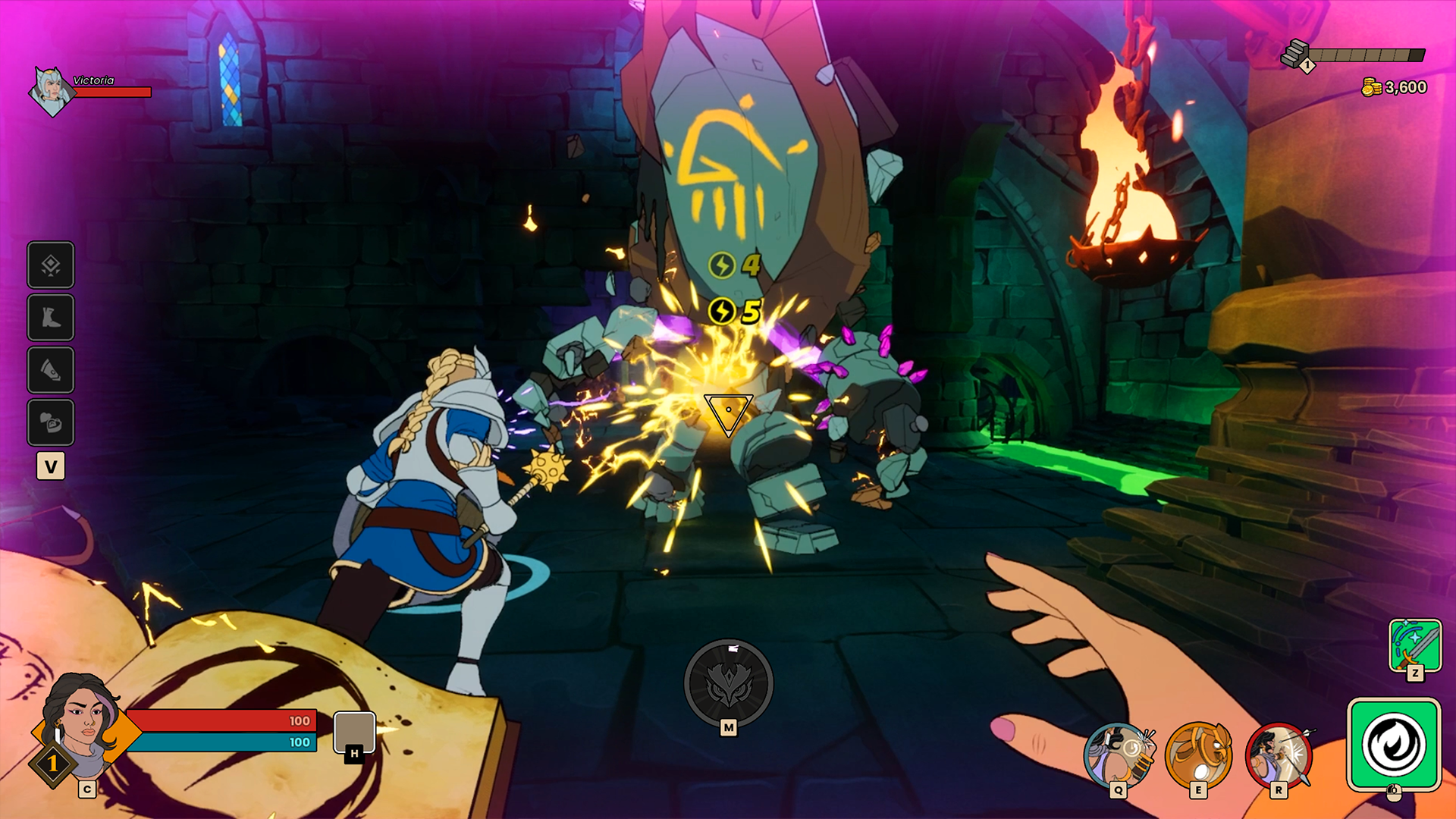Click the horn/announcement icon in left sidebar

pyautogui.click(x=50, y=370)
